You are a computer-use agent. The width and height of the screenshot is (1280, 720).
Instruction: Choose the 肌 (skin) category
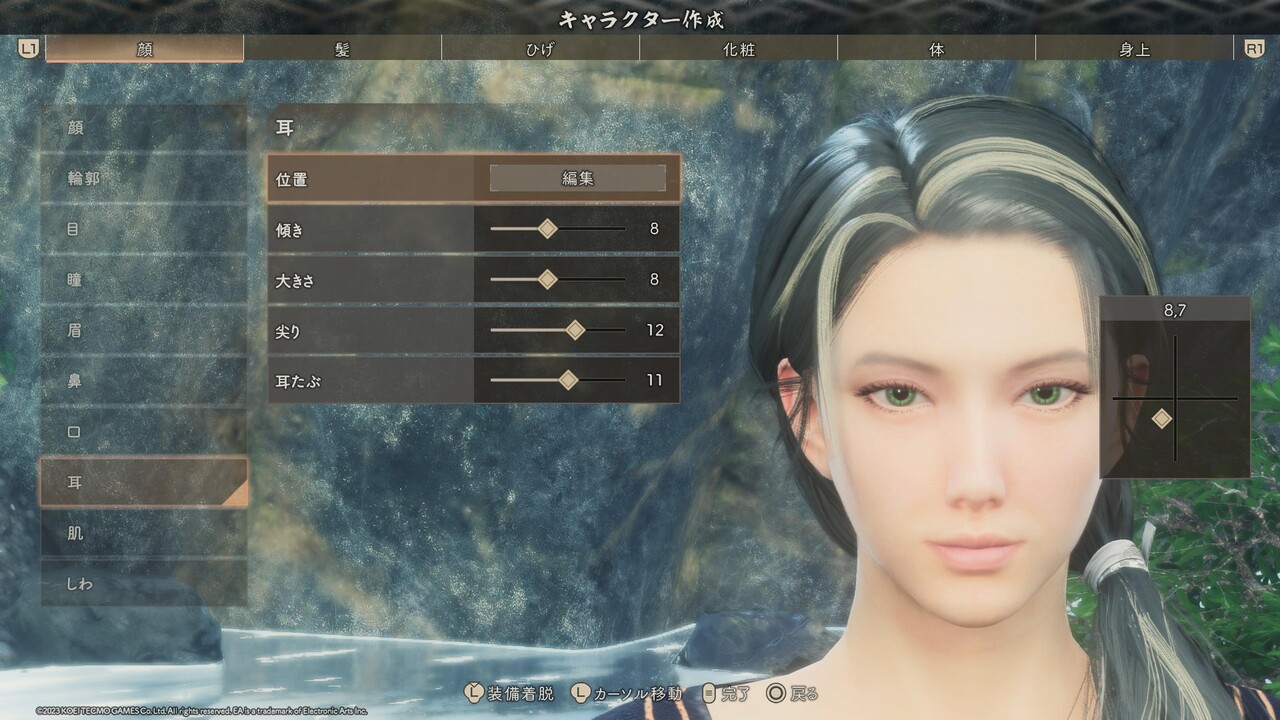click(143, 533)
